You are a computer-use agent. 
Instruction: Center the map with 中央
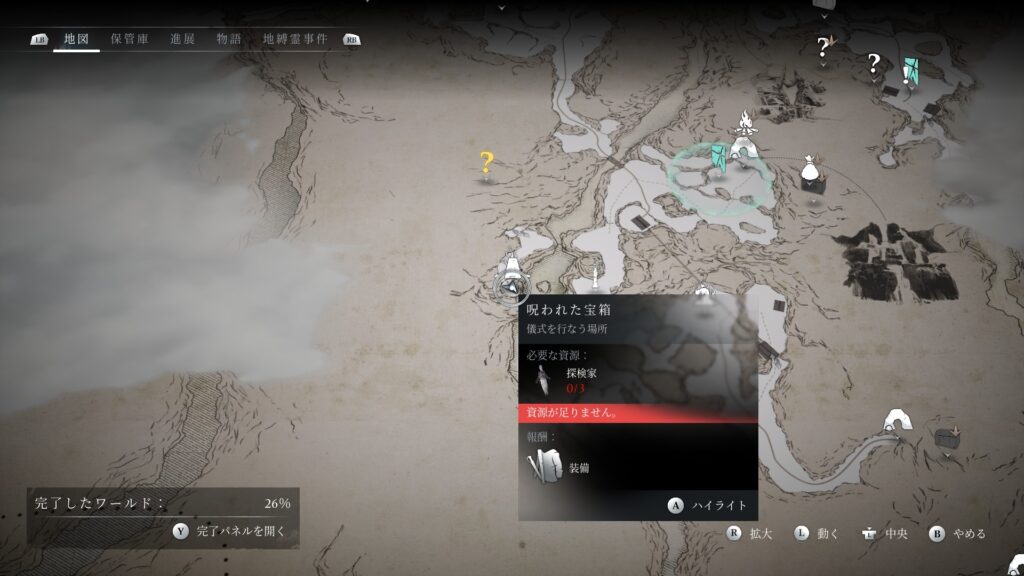[x=885, y=534]
